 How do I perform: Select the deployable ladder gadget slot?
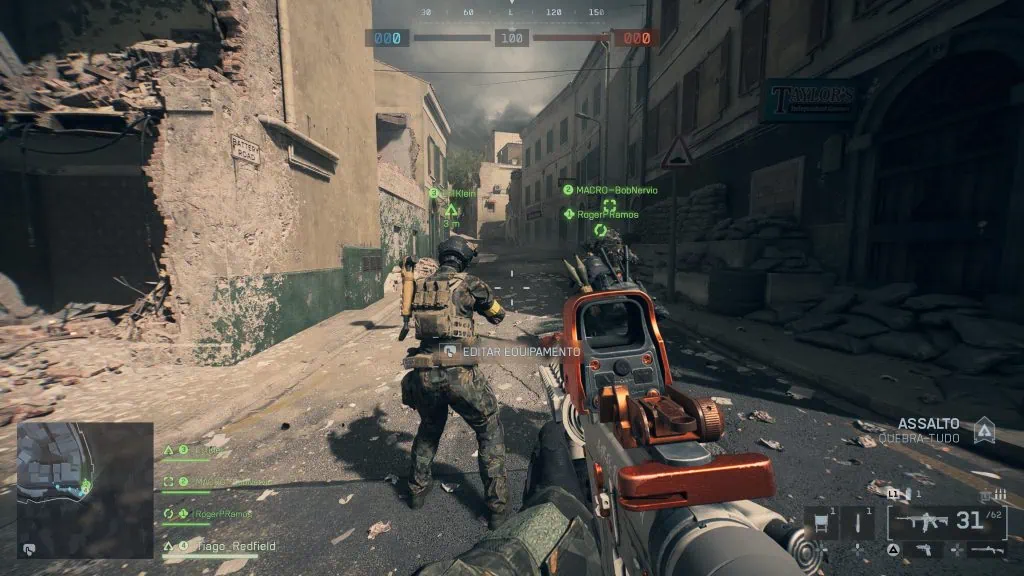tap(822, 522)
